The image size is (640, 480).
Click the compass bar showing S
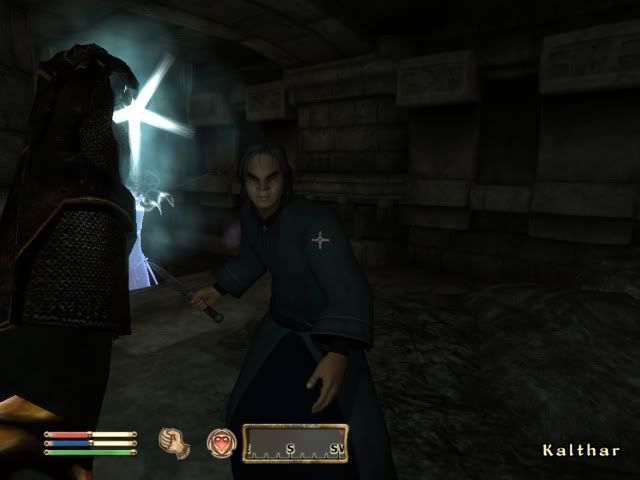(x=295, y=443)
